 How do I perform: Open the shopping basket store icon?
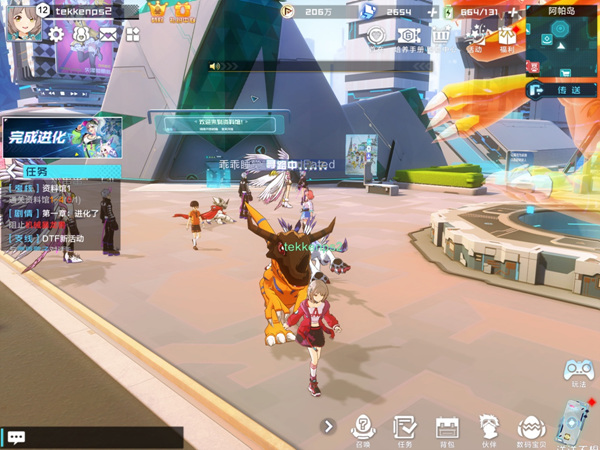tap(441, 36)
